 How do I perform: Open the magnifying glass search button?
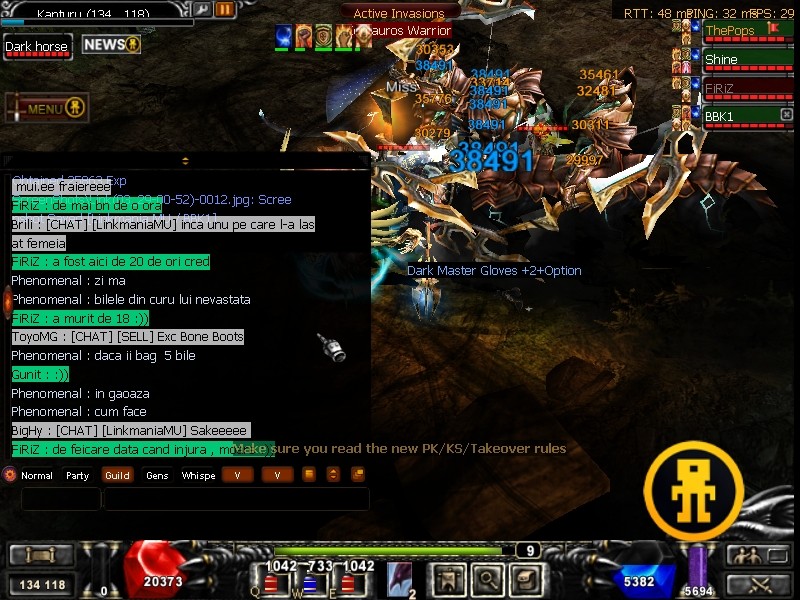[487, 579]
